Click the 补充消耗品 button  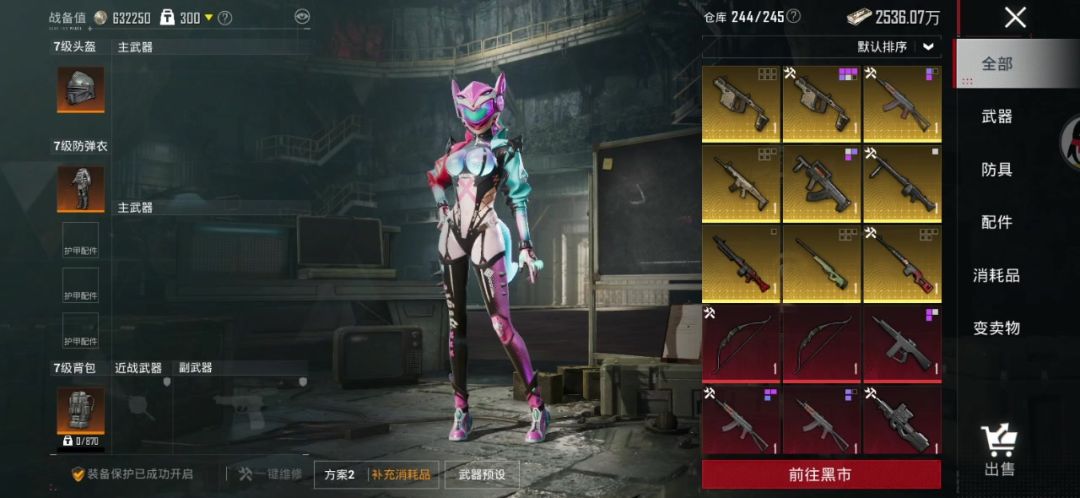[401, 474]
